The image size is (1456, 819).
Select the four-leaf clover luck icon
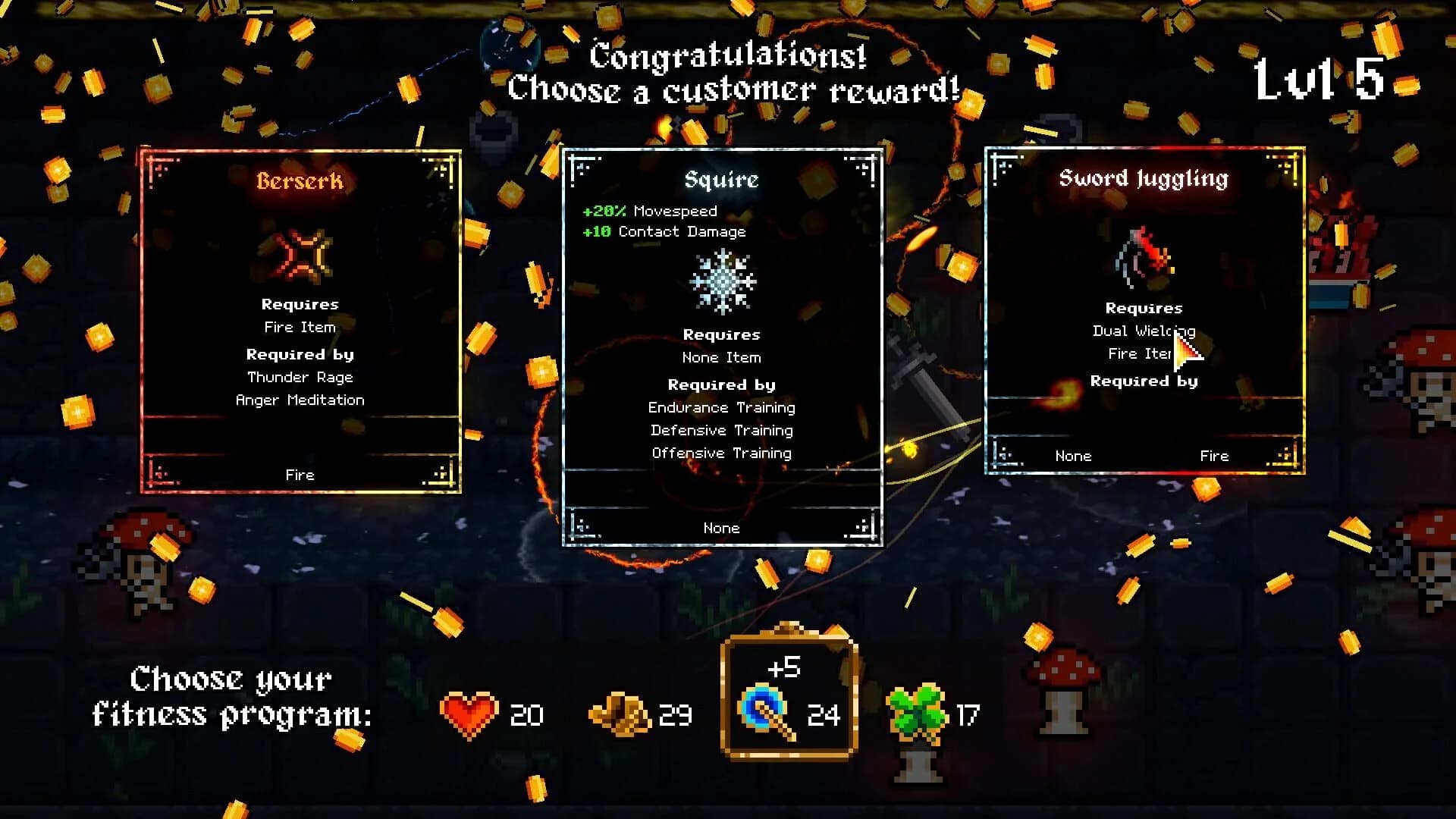coord(918,711)
